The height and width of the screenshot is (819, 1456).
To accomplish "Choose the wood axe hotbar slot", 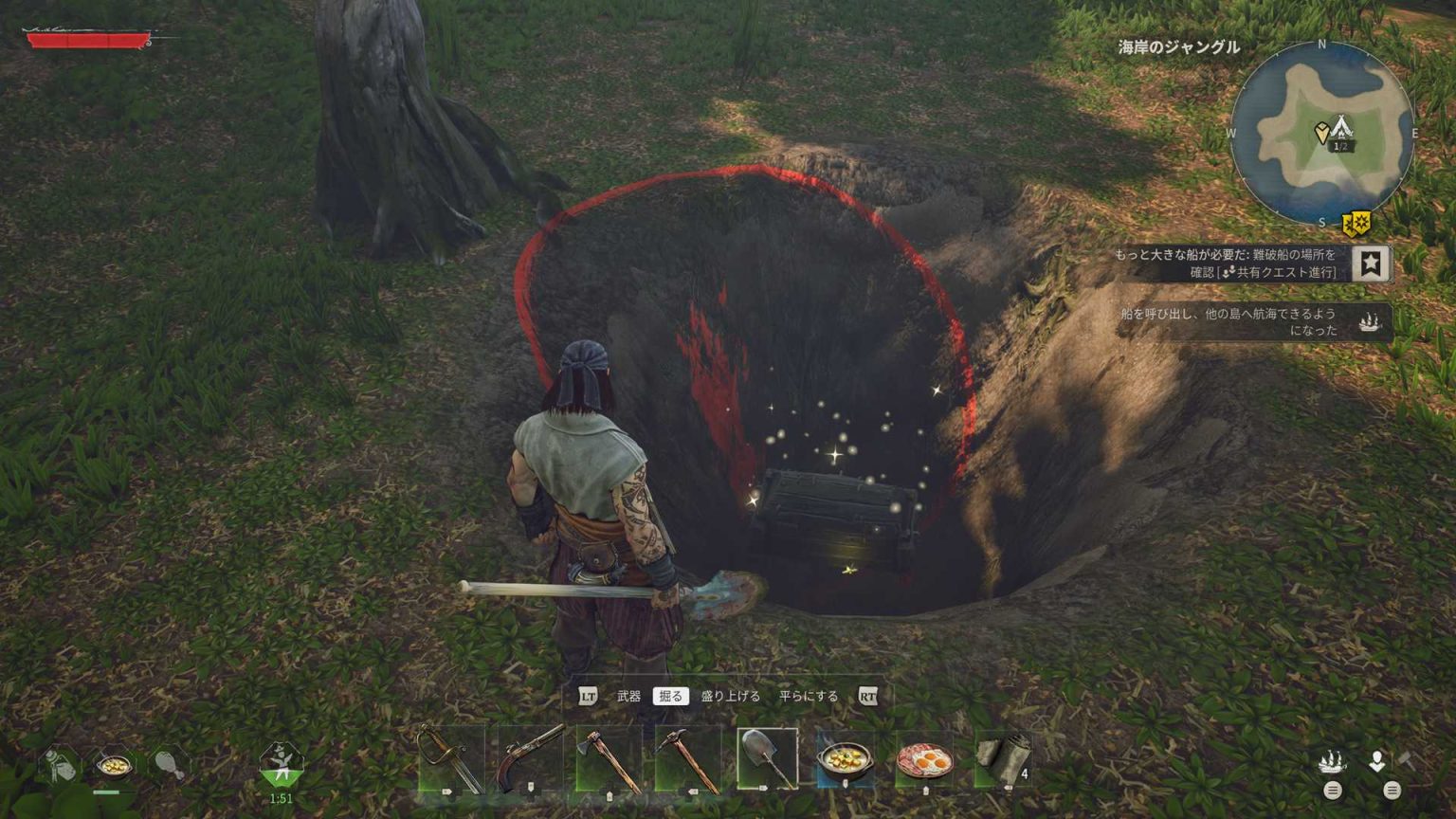I will [609, 758].
